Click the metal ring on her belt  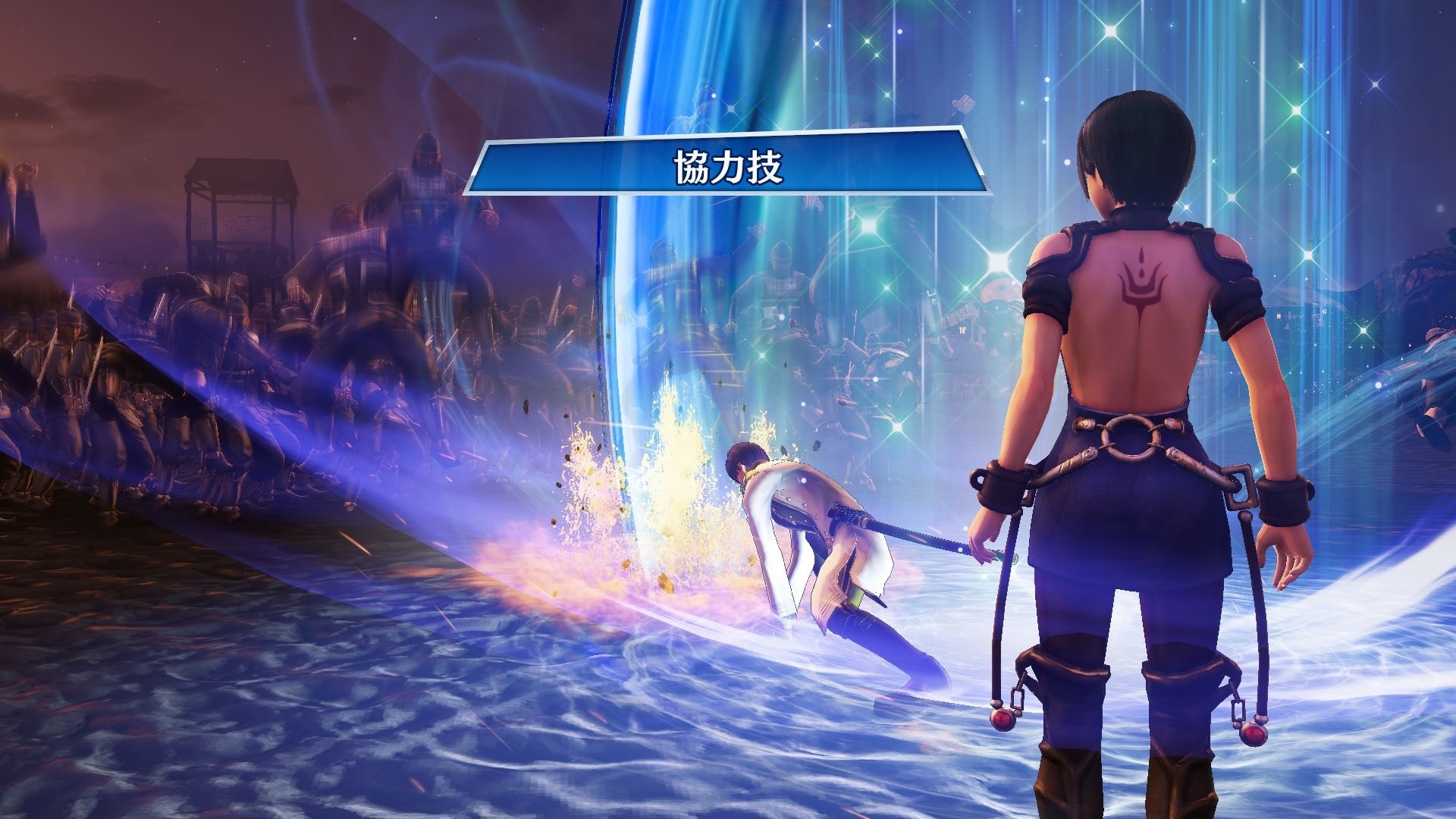click(x=1130, y=436)
